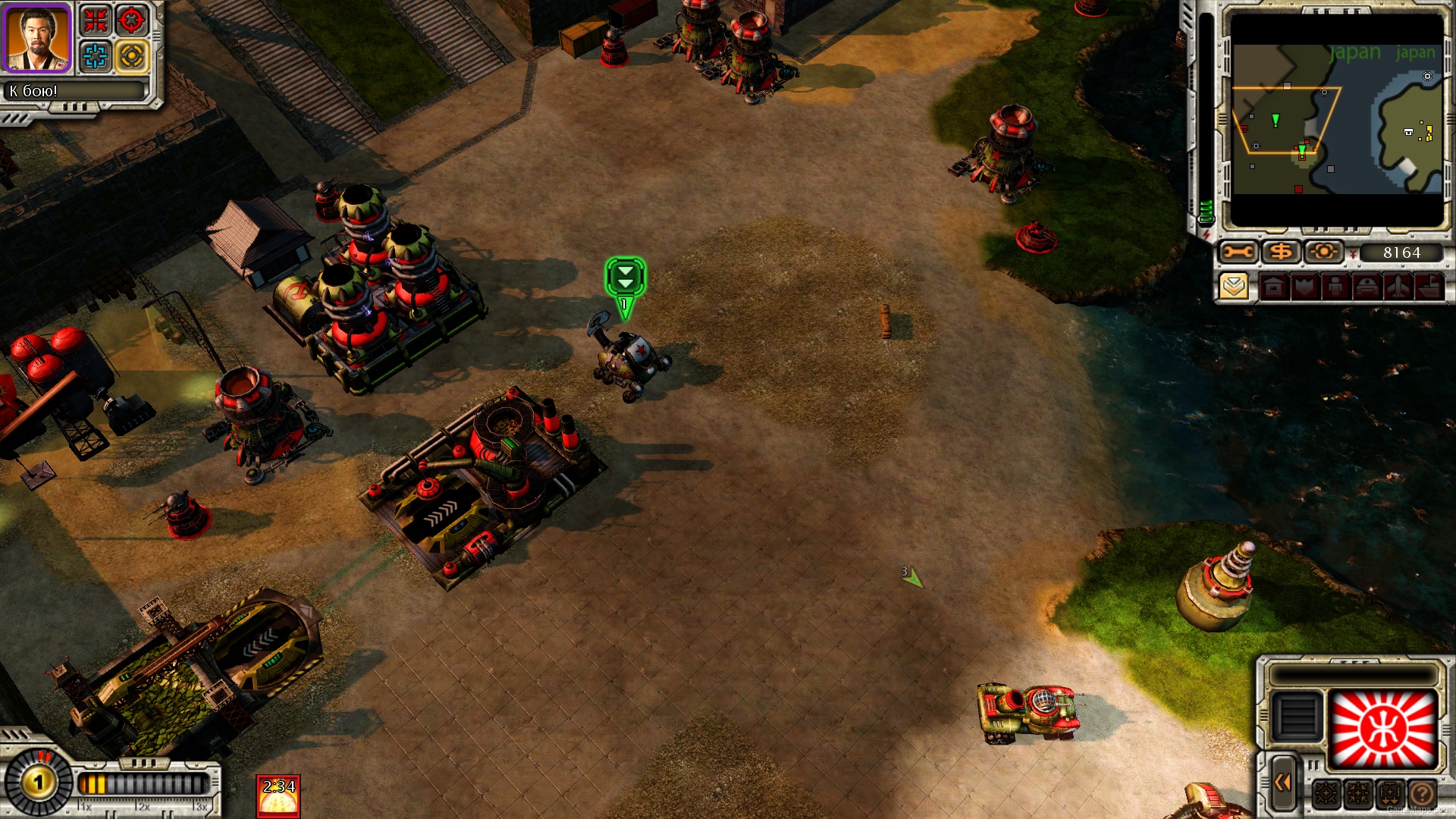This screenshot has width=1456, height=819.
Task: Switch to the structures production tab
Action: tap(1274, 287)
